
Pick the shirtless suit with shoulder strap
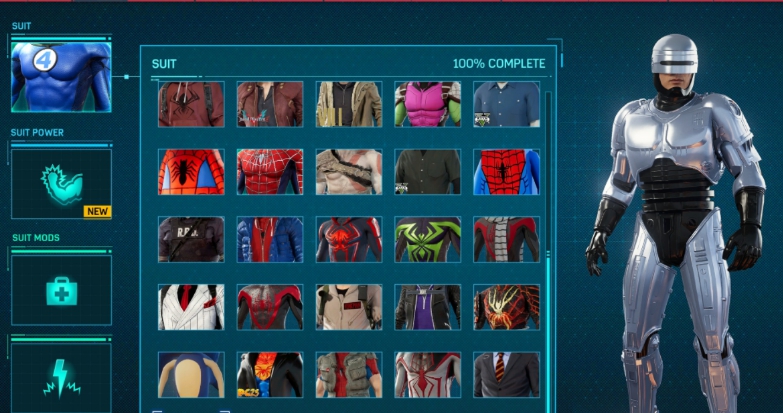coord(349,172)
